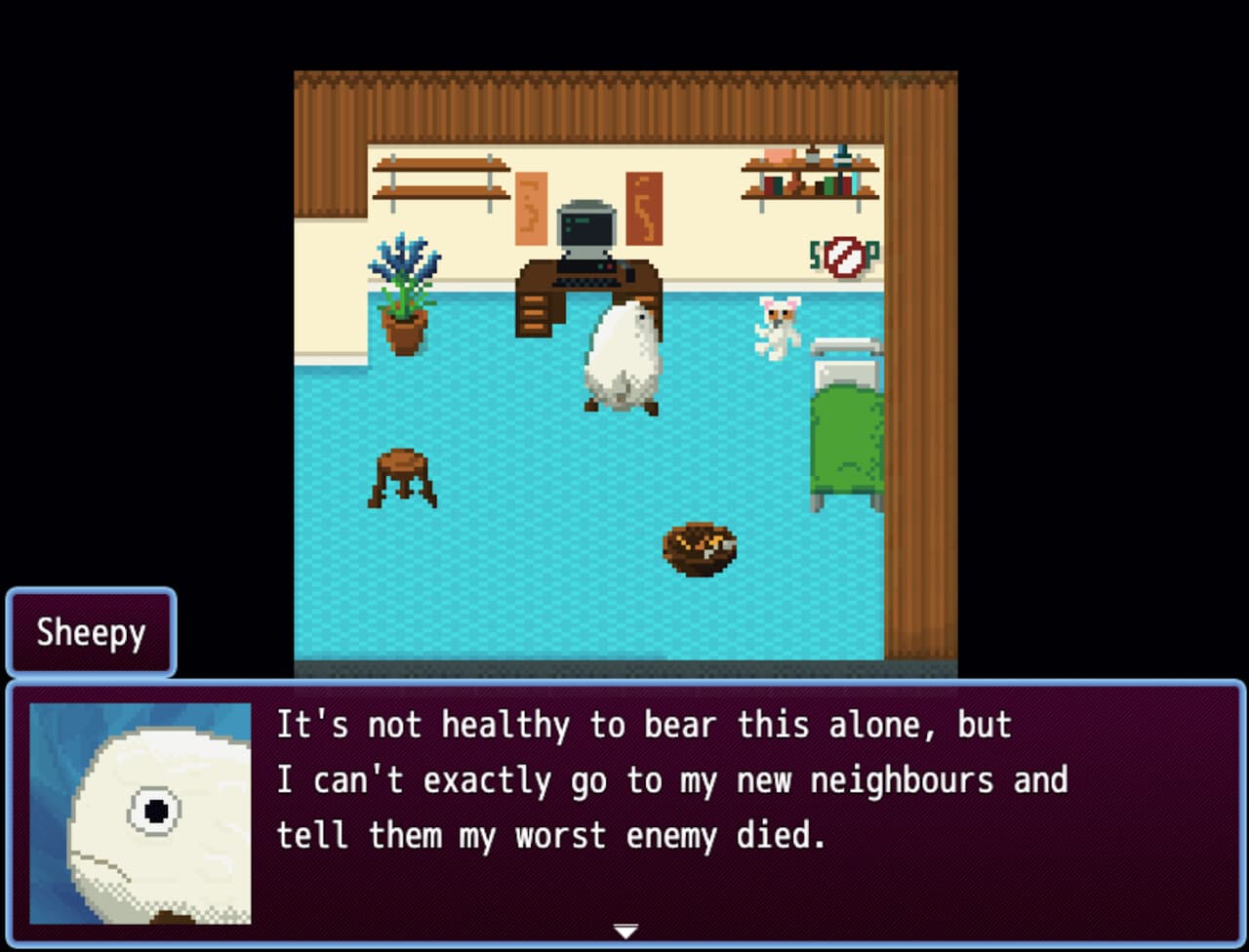Click the downward arrow to advance dialogue
1249x952 pixels.
pos(624,931)
